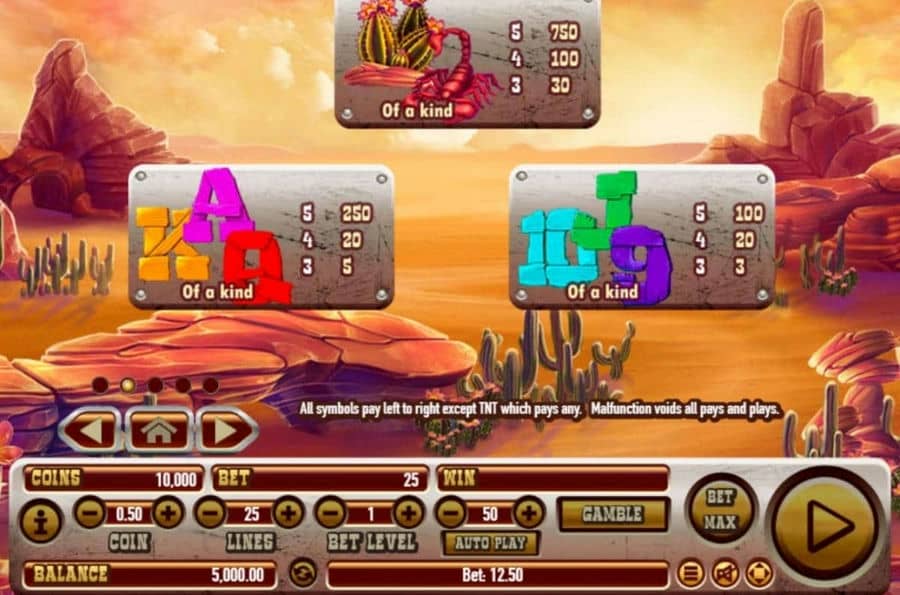Open the info paytable button
The image size is (900, 595).
point(41,521)
